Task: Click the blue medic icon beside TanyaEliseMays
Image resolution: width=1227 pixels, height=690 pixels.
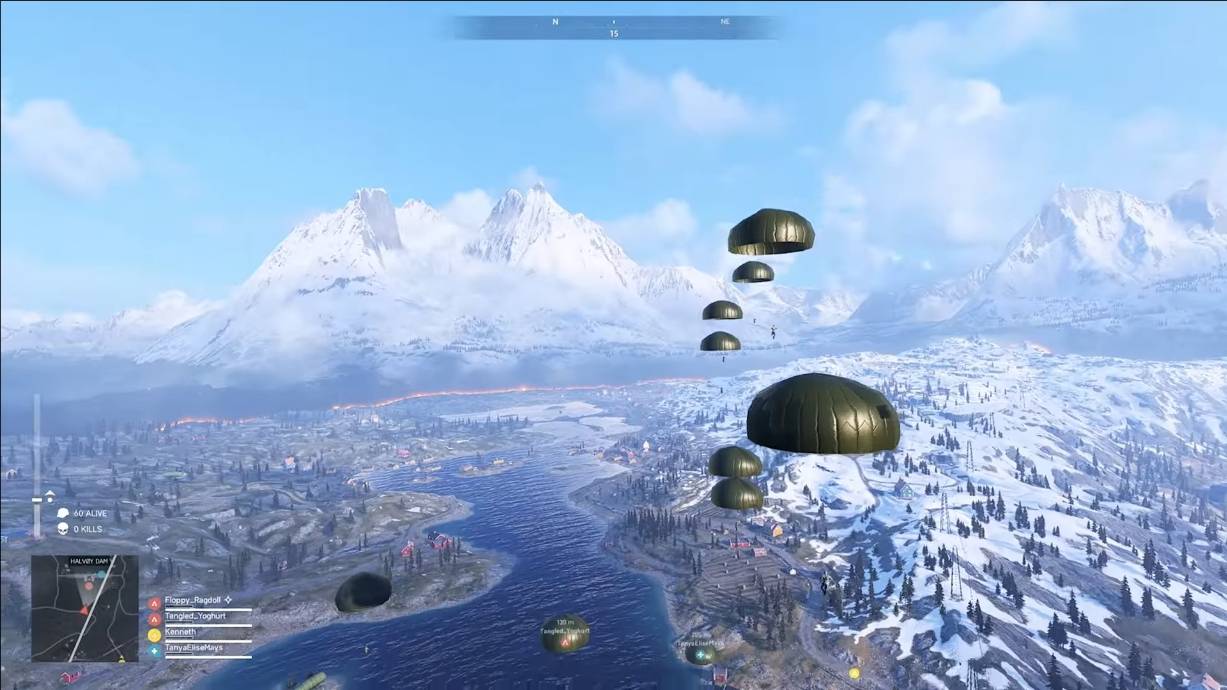Action: click(154, 650)
